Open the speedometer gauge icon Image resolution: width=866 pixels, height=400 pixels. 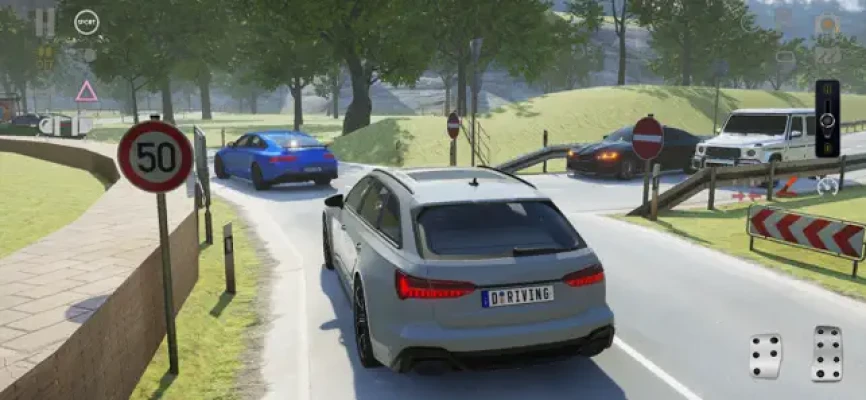point(827,186)
